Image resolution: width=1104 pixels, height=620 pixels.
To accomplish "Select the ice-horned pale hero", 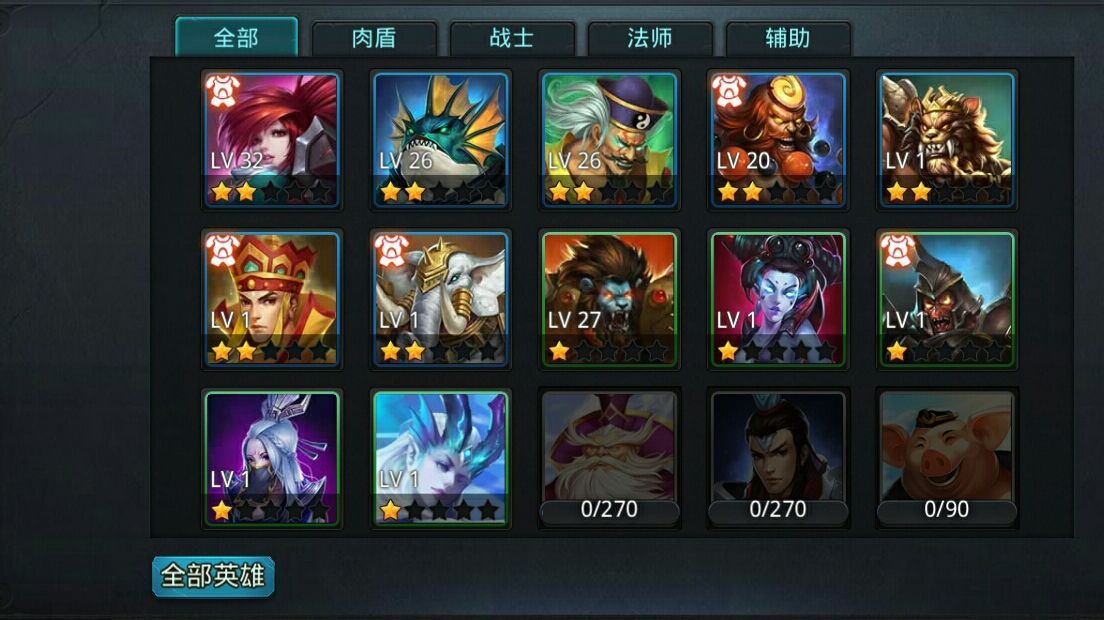I will coord(441,458).
